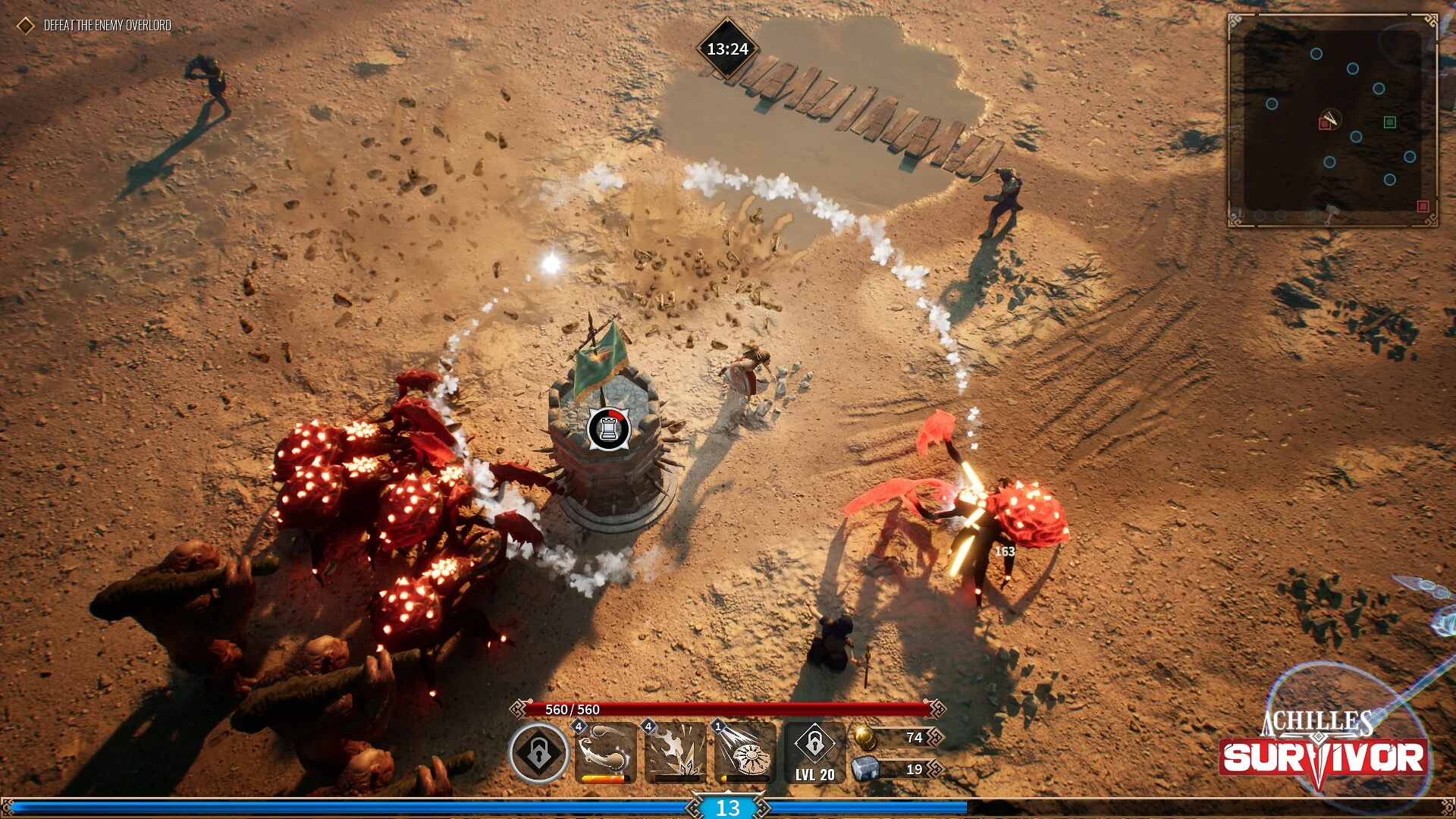Open the minimap
The height and width of the screenshot is (819, 1456).
1332,120
